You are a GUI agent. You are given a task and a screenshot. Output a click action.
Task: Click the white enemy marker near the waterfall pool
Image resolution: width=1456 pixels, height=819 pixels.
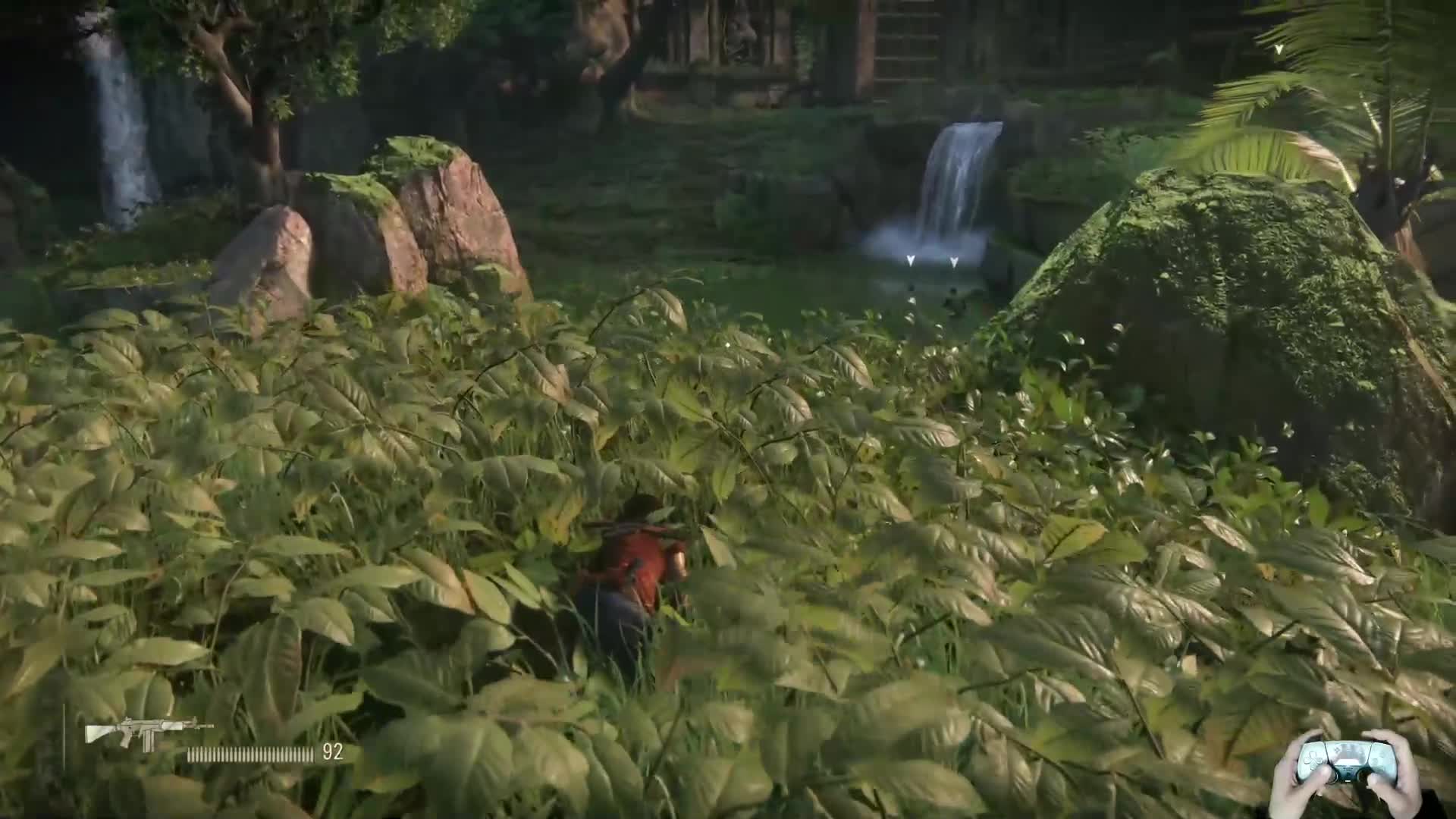click(x=911, y=260)
